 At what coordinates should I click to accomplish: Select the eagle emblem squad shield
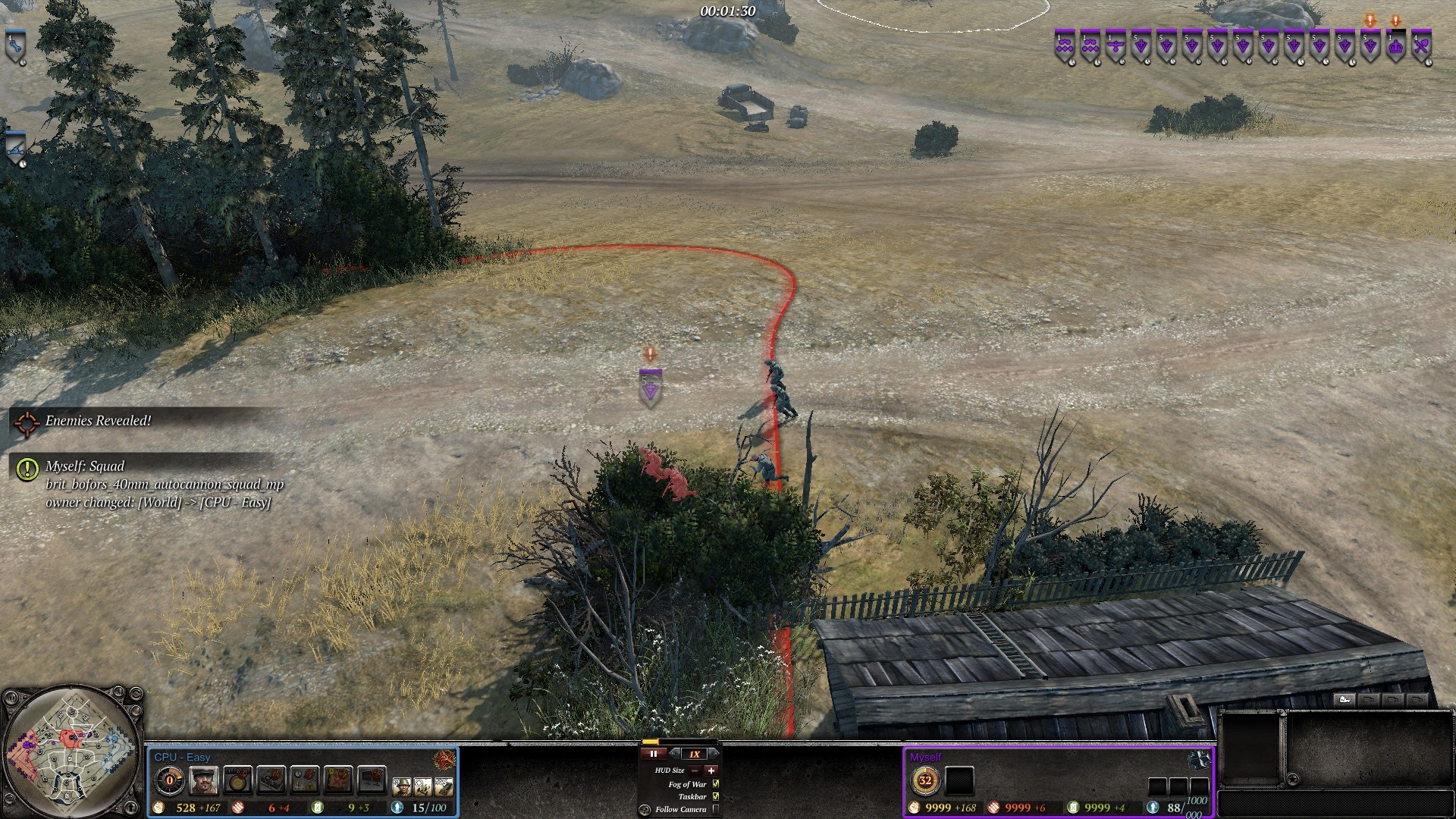point(1115,47)
